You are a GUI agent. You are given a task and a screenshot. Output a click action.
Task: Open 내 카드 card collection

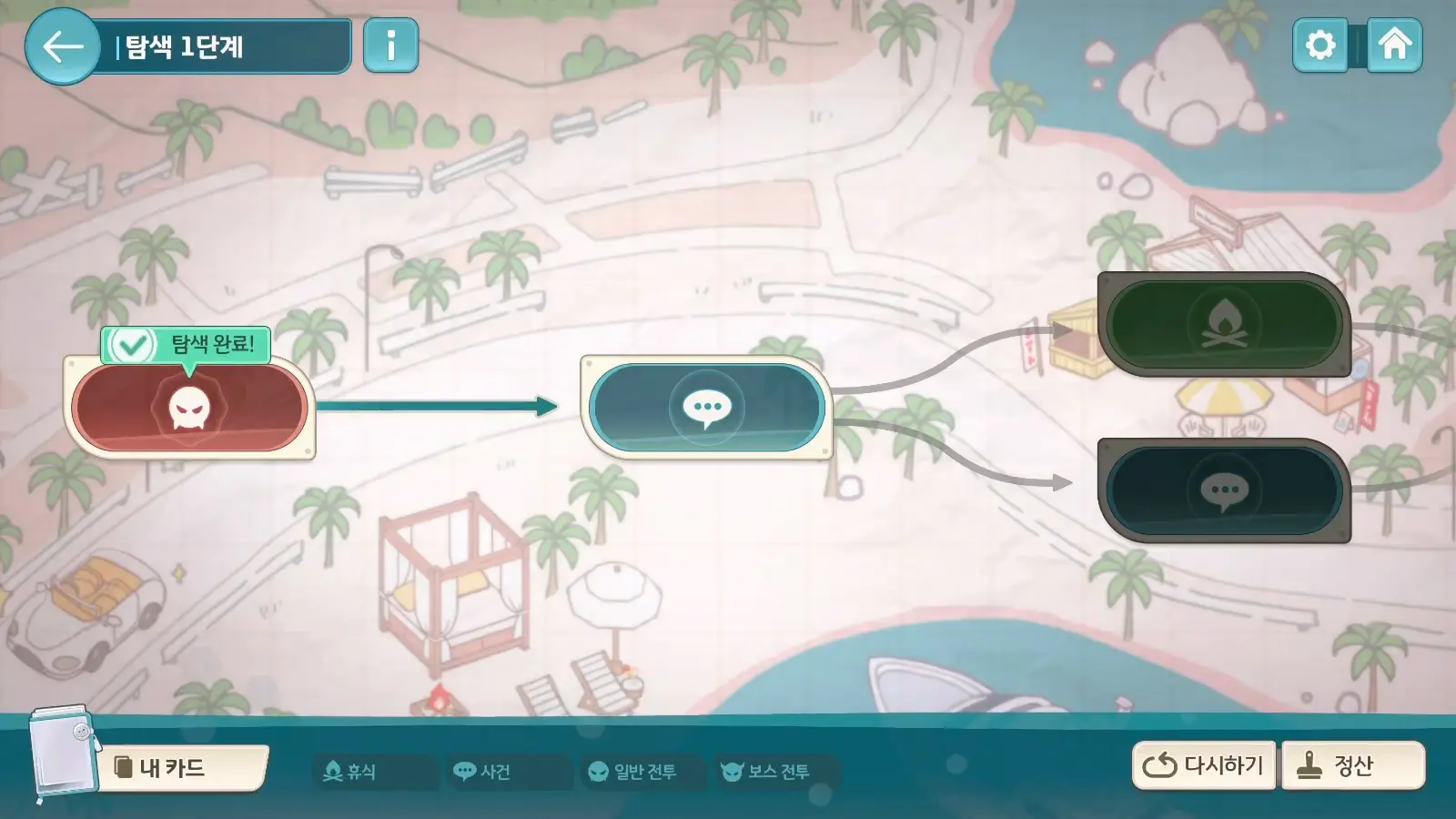coord(182,768)
